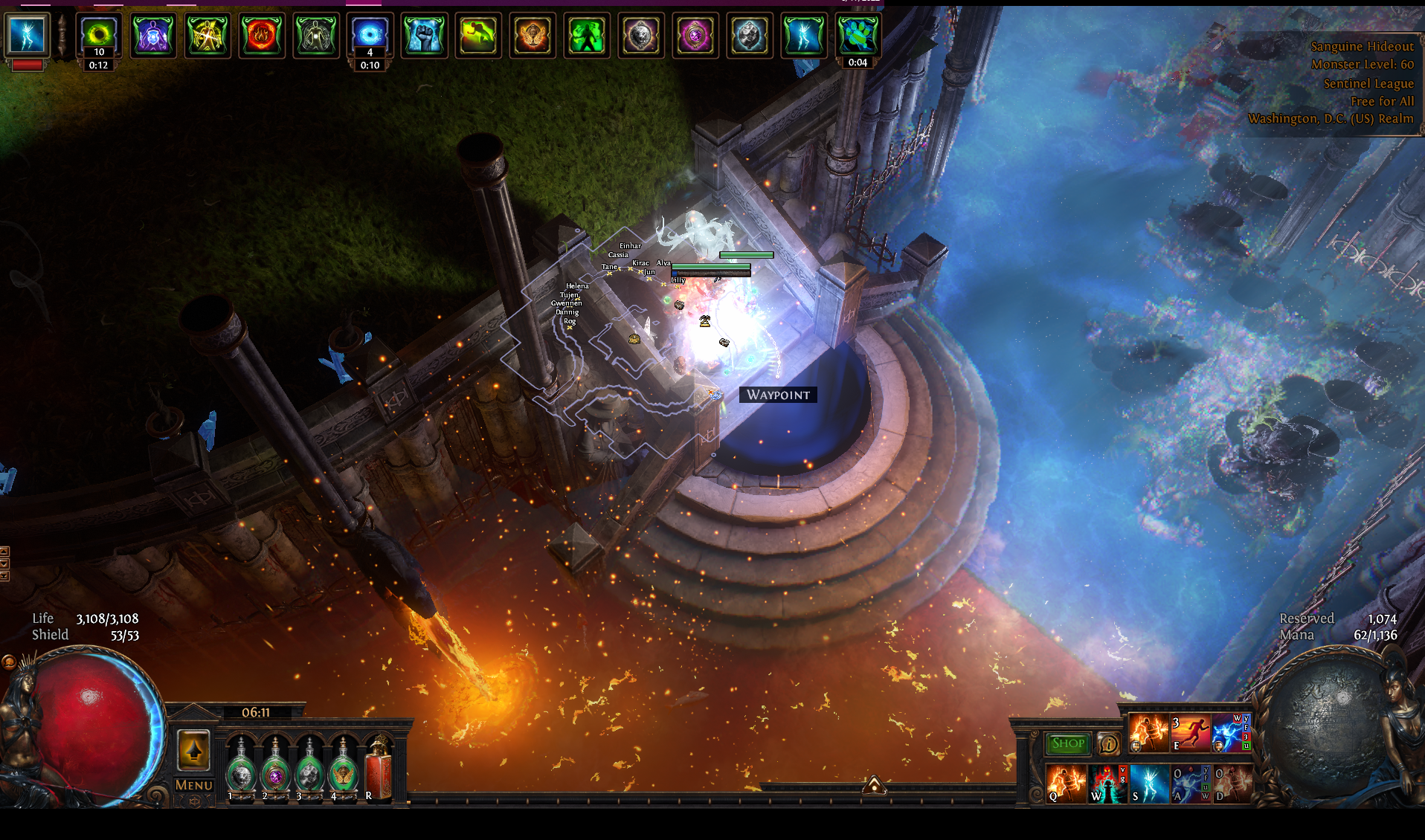Screen dimensions: 1425x840
Task: Click the red flame circle buff icon
Action: pyautogui.click(x=261, y=35)
